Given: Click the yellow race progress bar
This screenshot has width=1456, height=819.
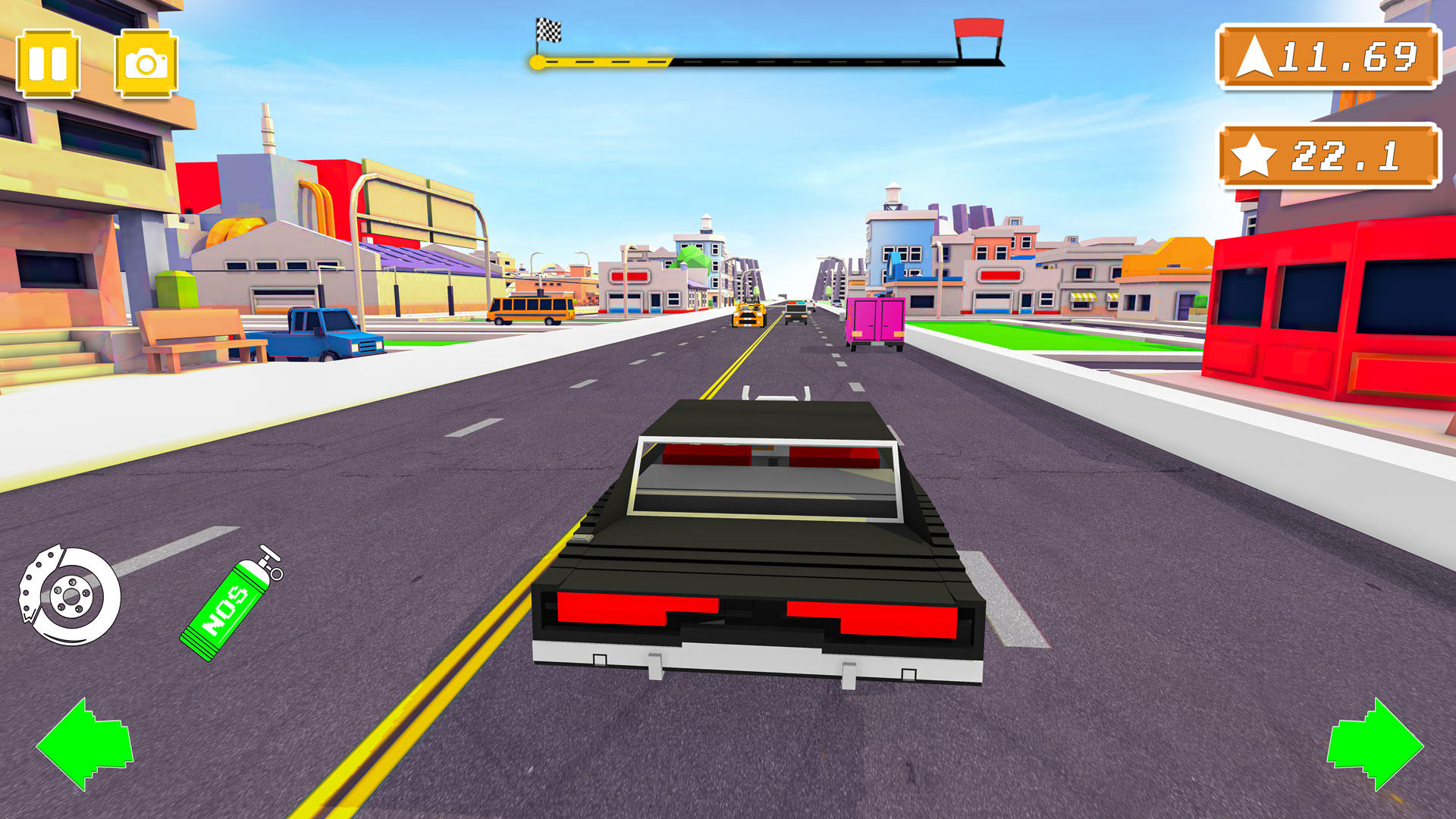Looking at the screenshot, I should pyautogui.click(x=607, y=59).
